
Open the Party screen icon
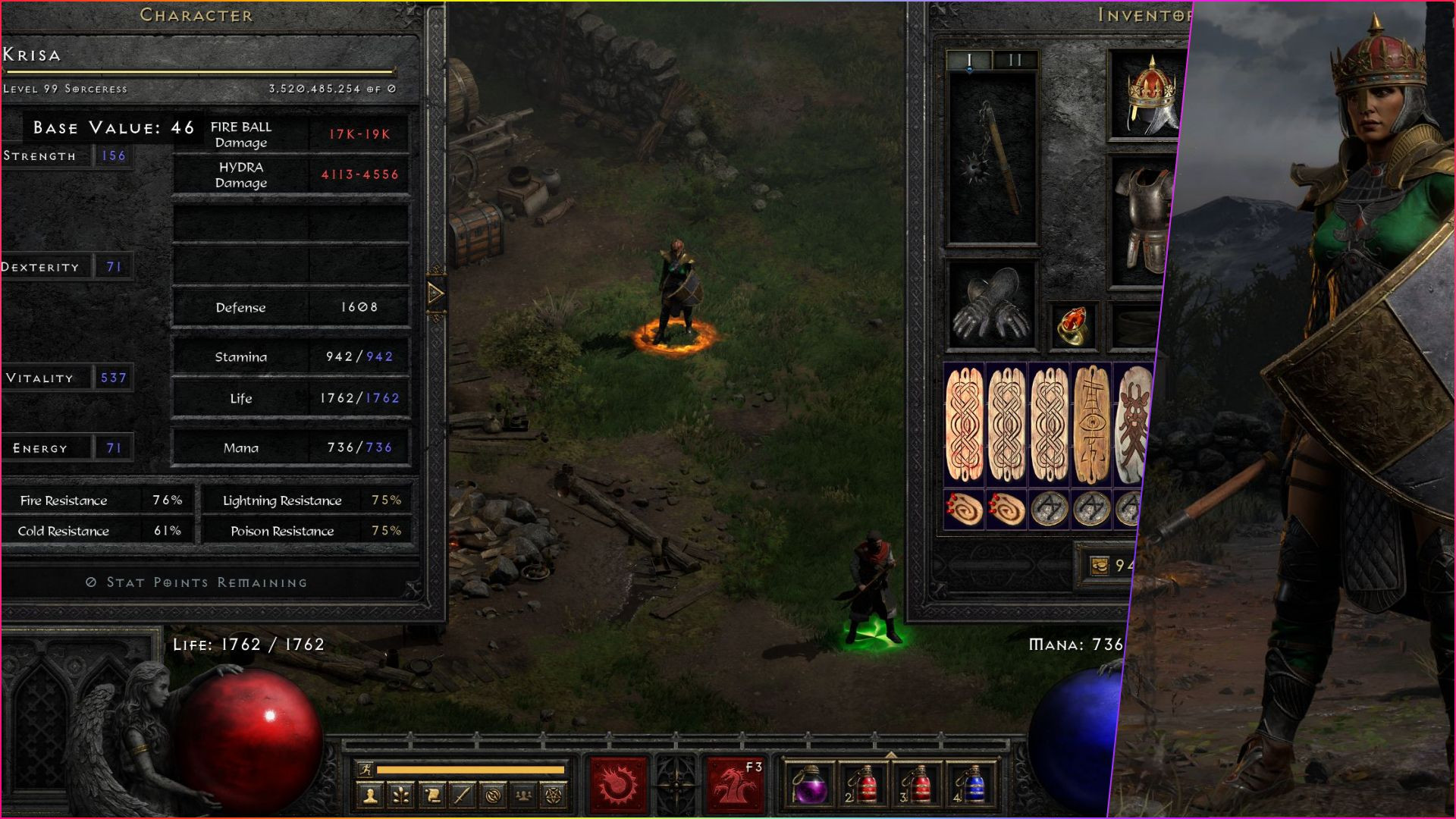pos(525,793)
